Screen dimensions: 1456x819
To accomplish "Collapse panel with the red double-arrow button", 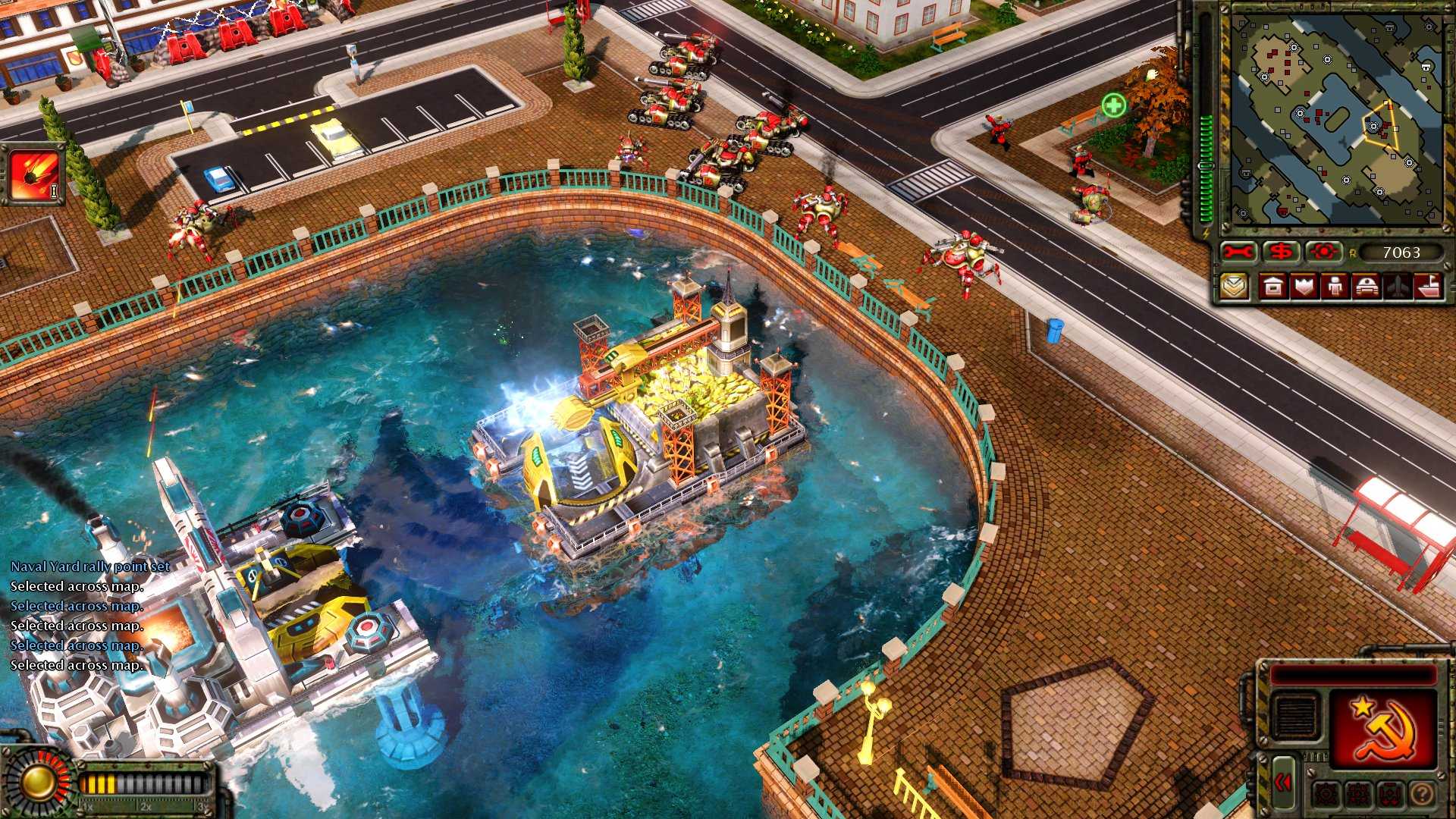I will click(x=1283, y=783).
